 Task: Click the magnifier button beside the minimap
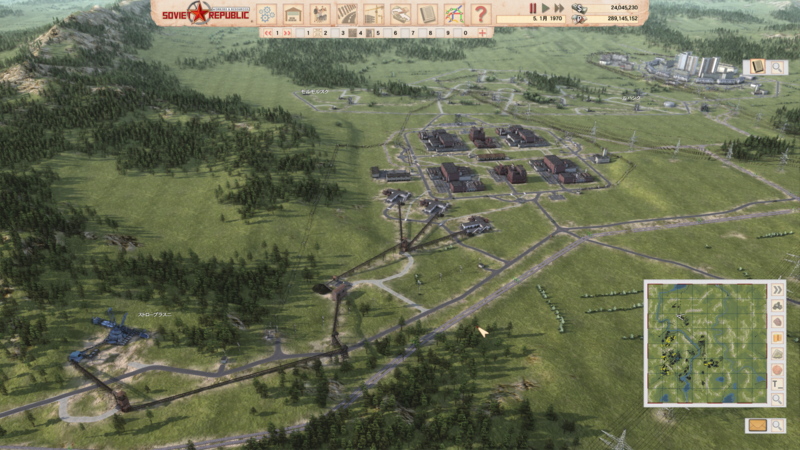pos(778,400)
